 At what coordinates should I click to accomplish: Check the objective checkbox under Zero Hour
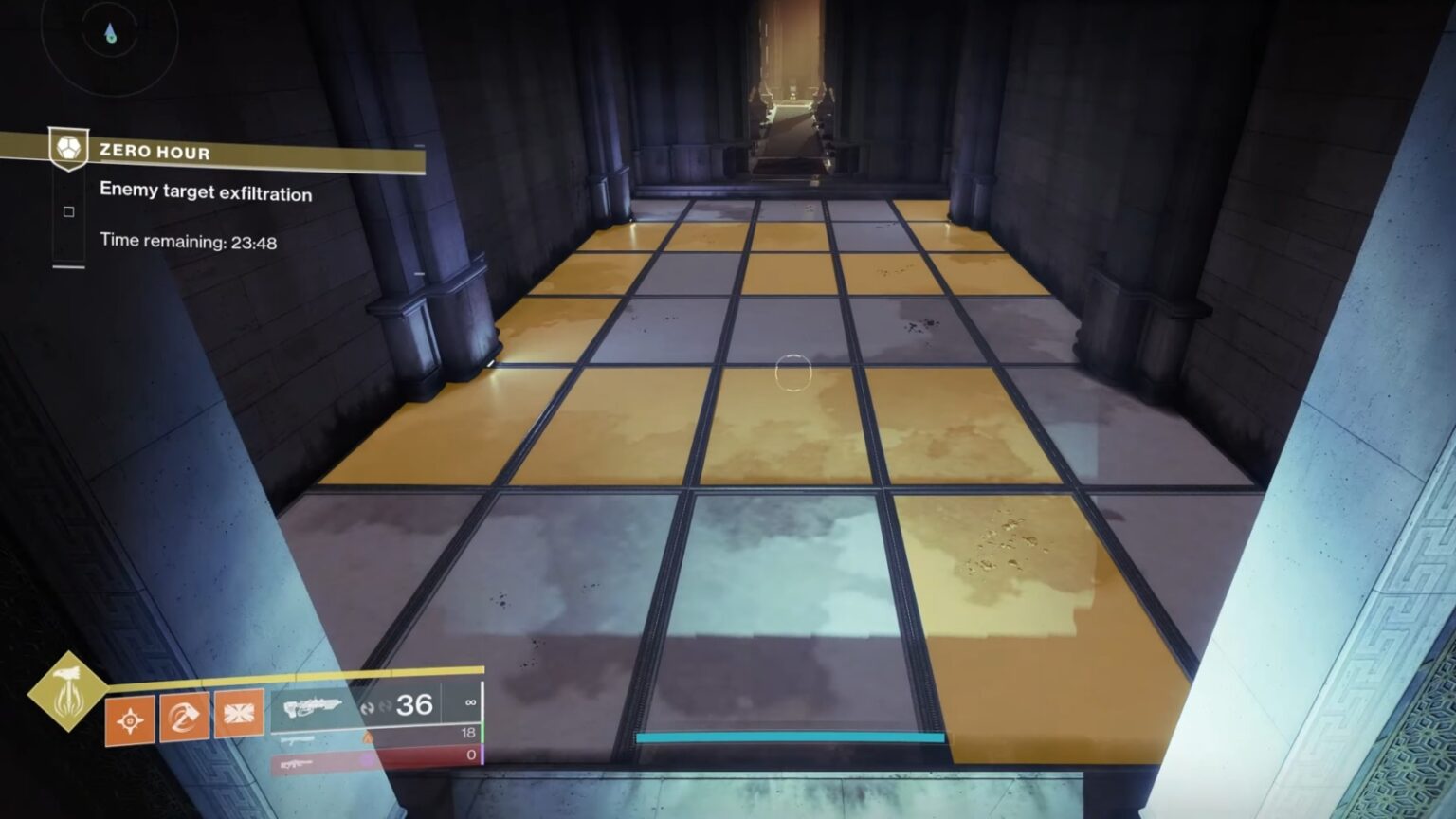point(67,211)
